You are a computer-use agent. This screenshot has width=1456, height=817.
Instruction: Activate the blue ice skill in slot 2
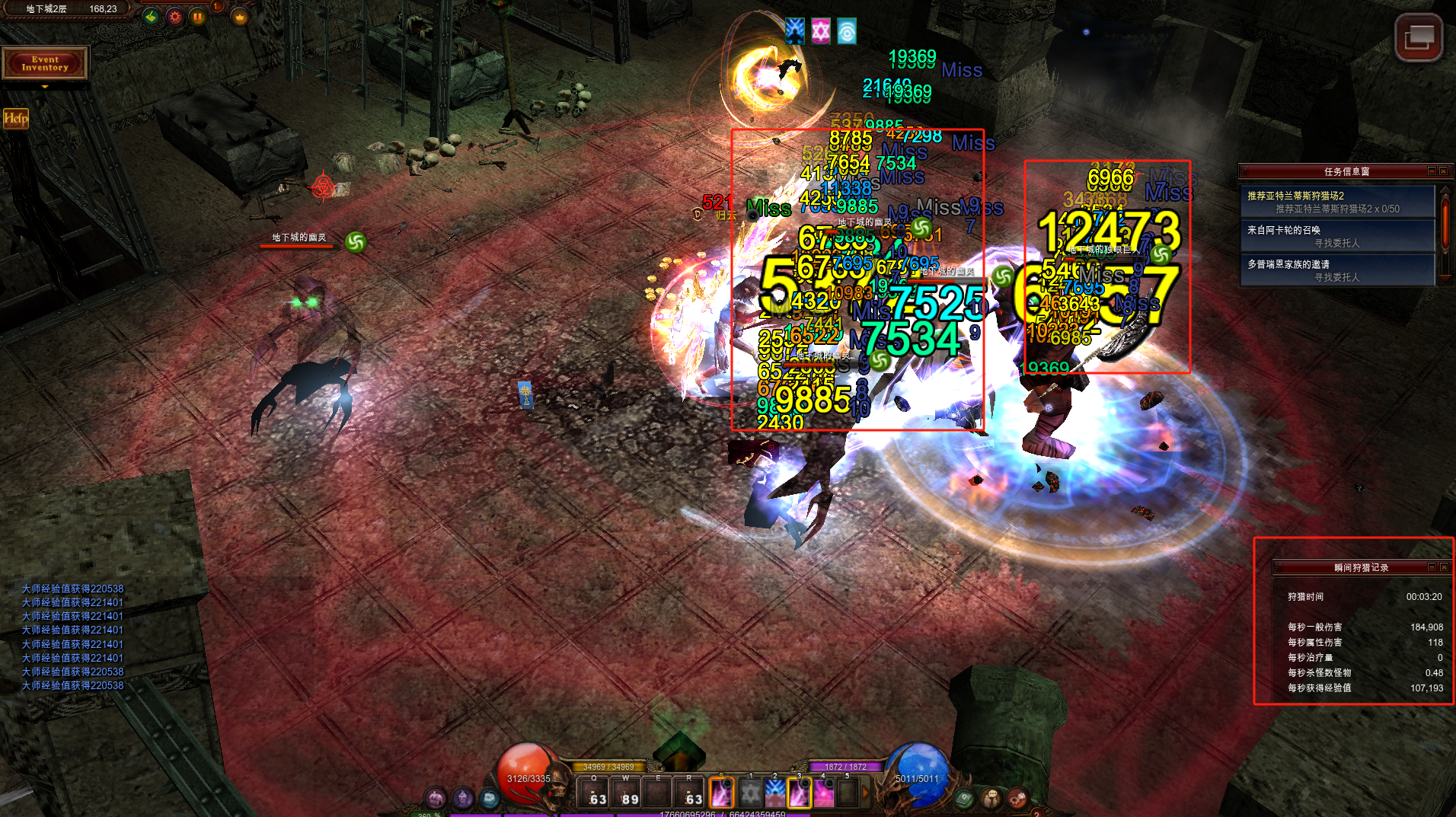(x=775, y=794)
